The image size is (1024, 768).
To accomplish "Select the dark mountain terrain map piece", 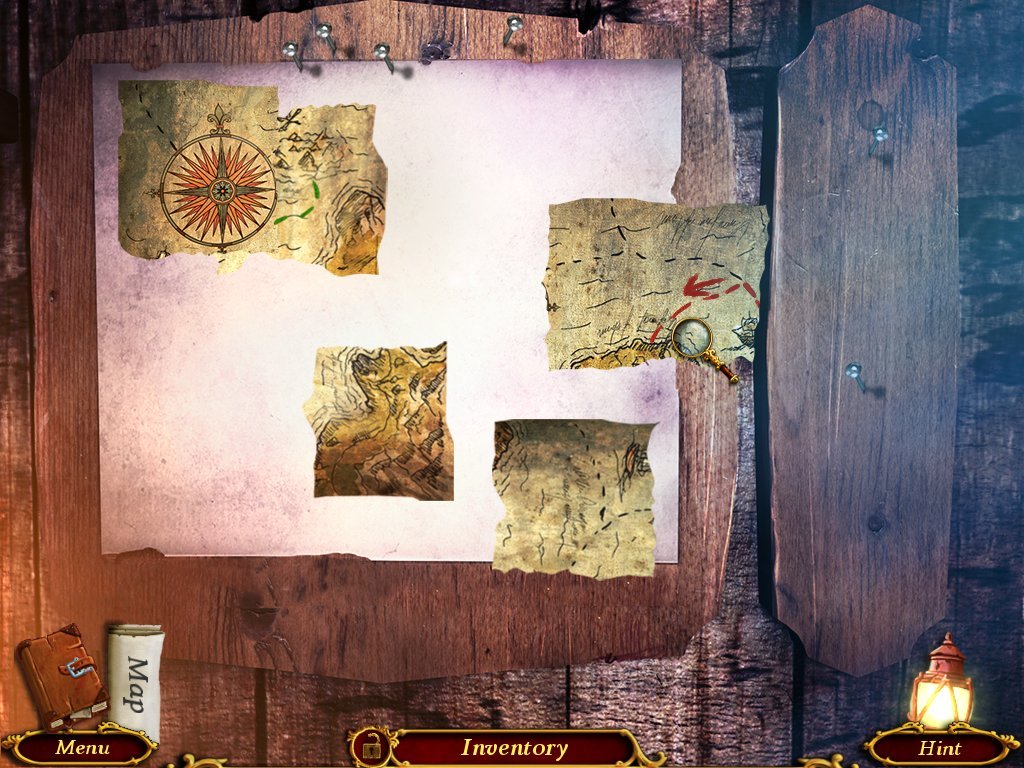I will 382,420.
